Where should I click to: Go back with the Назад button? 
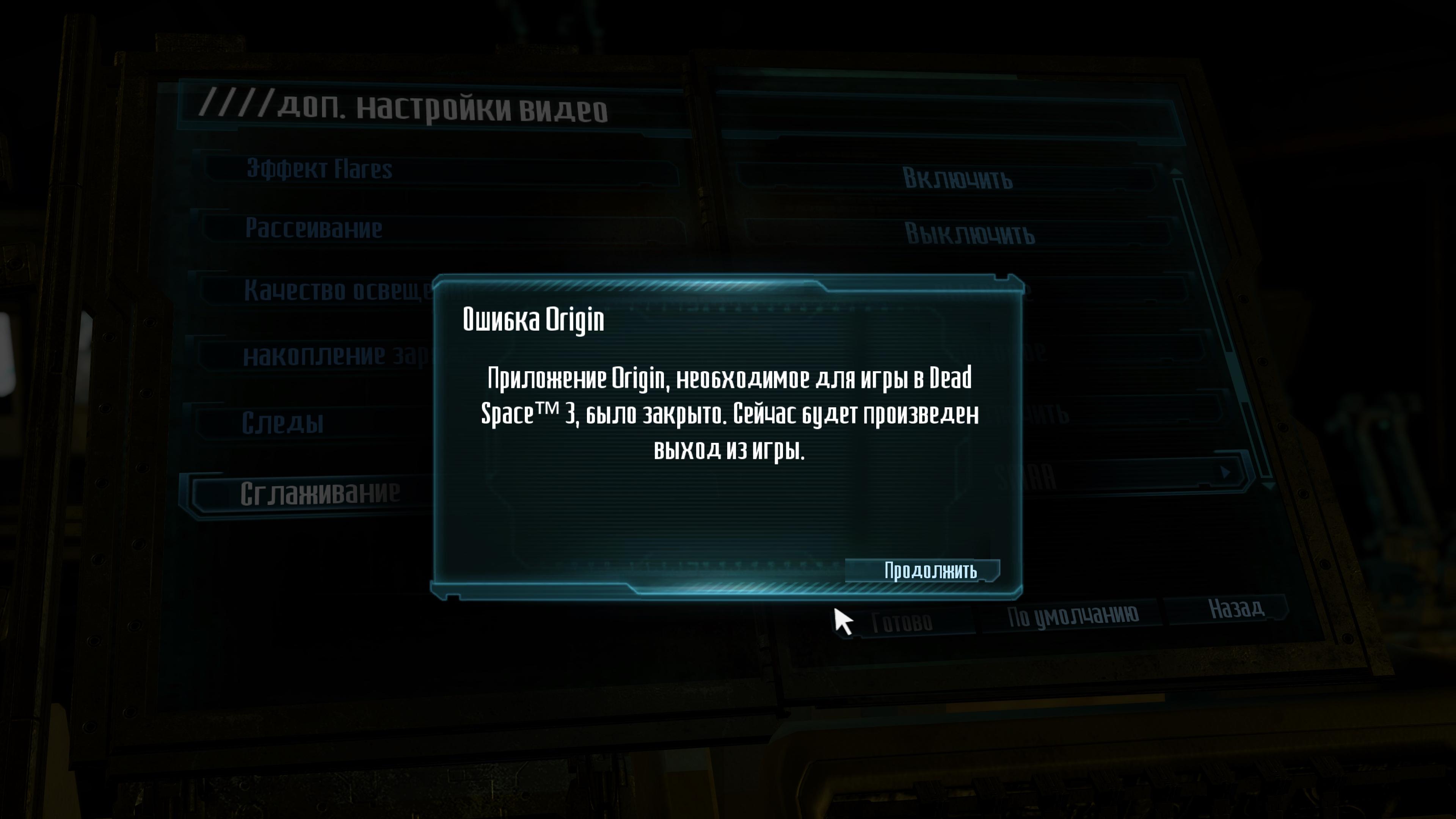(x=1236, y=609)
